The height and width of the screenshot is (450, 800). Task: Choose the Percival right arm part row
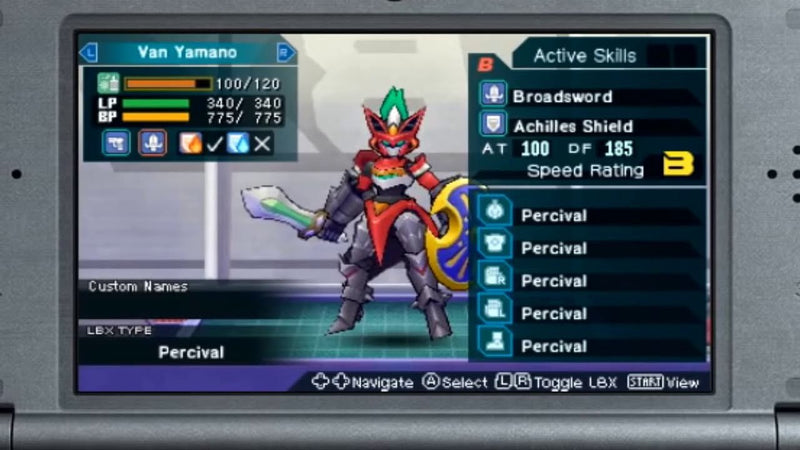[x=554, y=281]
